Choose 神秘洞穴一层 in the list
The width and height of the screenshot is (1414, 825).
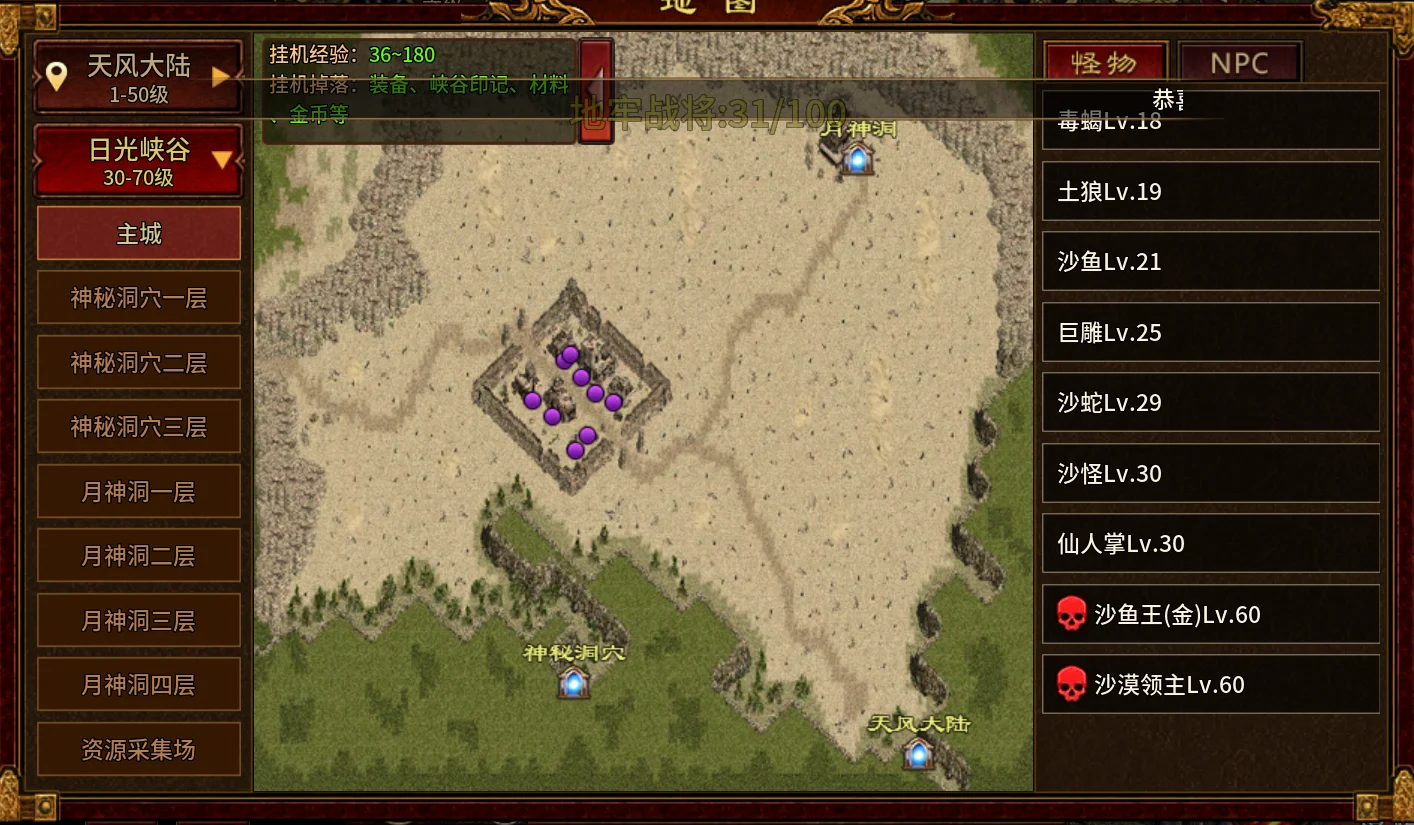coord(139,298)
